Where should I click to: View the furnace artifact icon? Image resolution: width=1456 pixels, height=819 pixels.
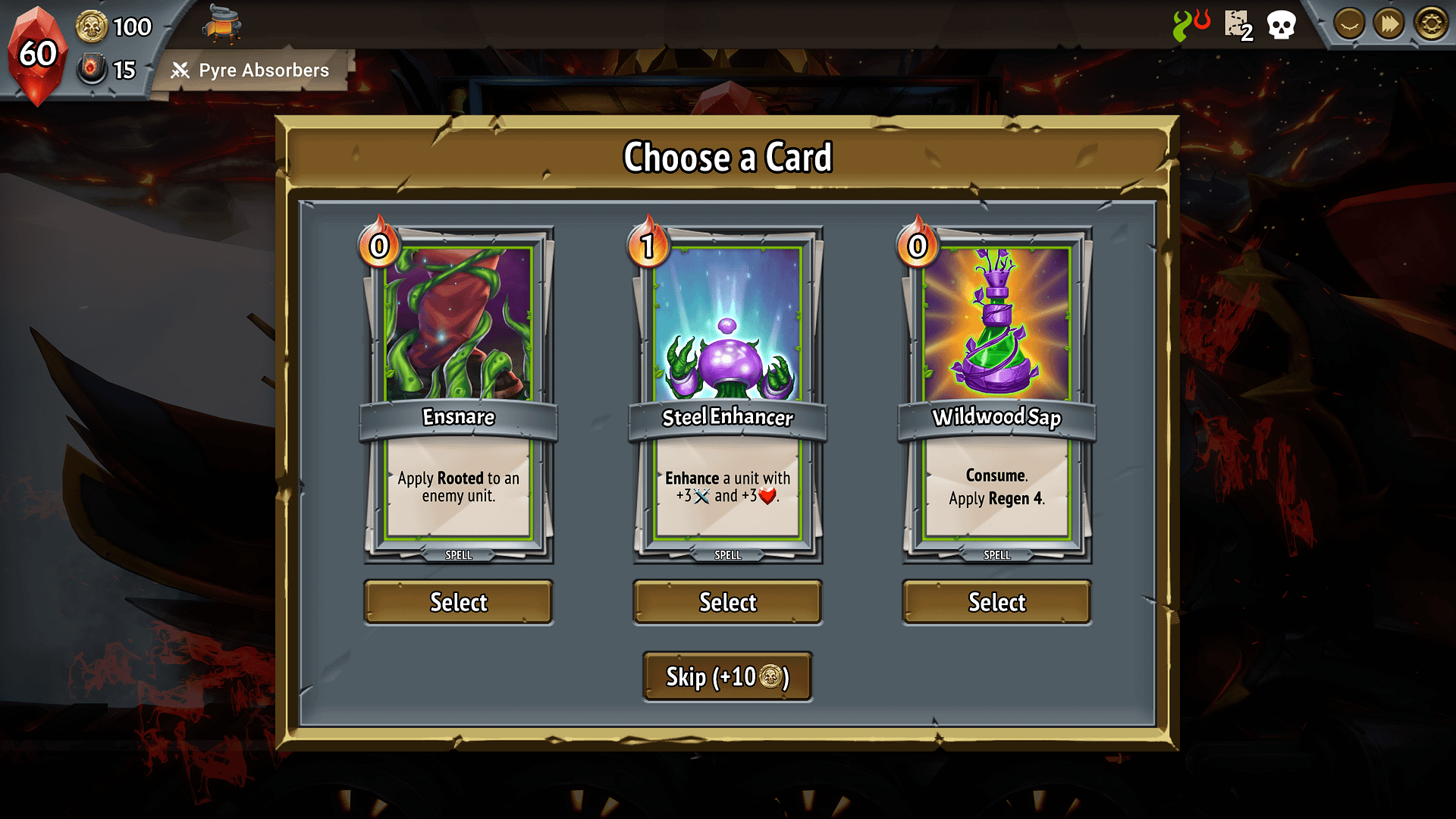[221, 24]
